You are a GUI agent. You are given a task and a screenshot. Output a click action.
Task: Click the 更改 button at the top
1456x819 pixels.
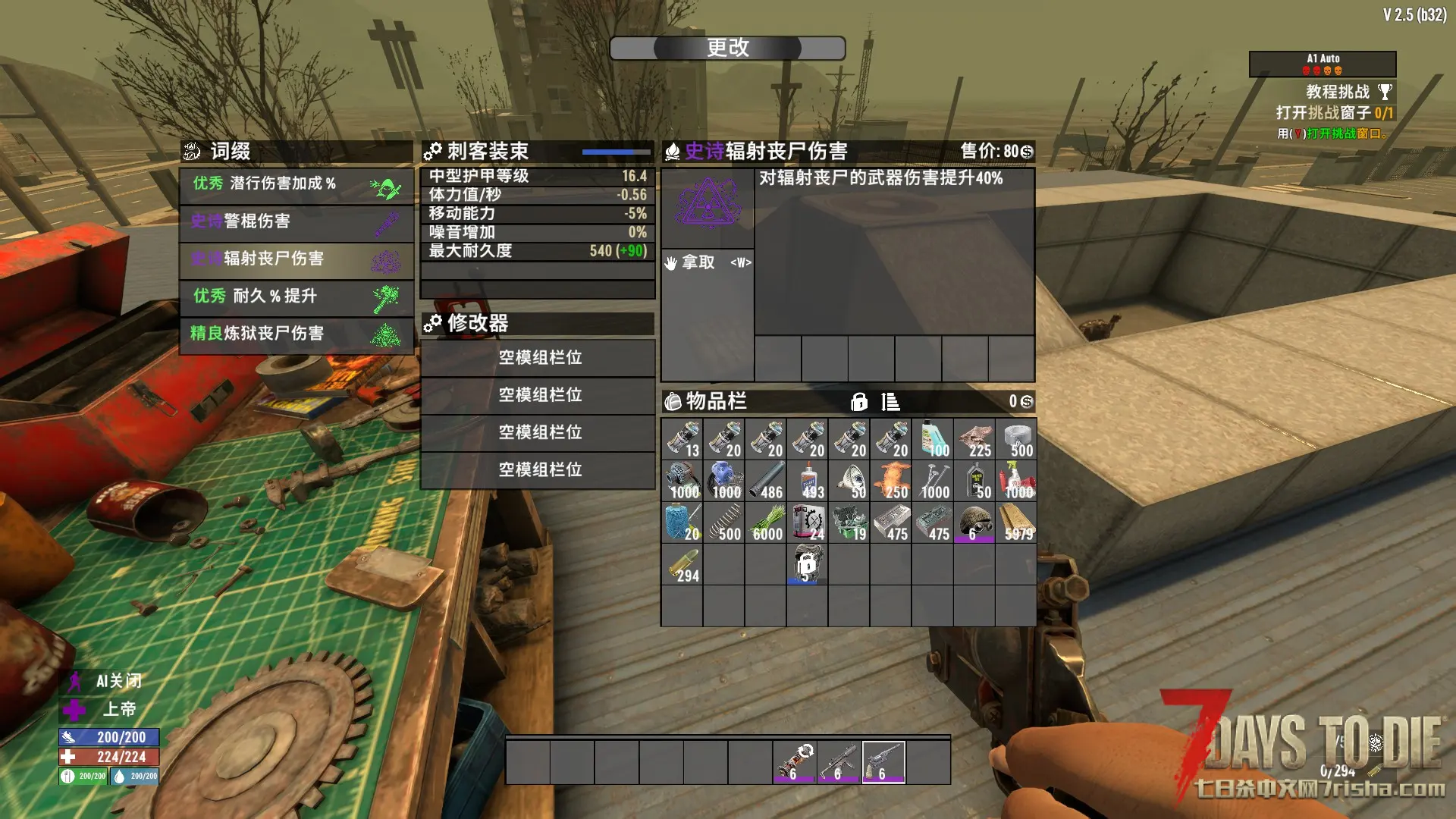coord(727,48)
